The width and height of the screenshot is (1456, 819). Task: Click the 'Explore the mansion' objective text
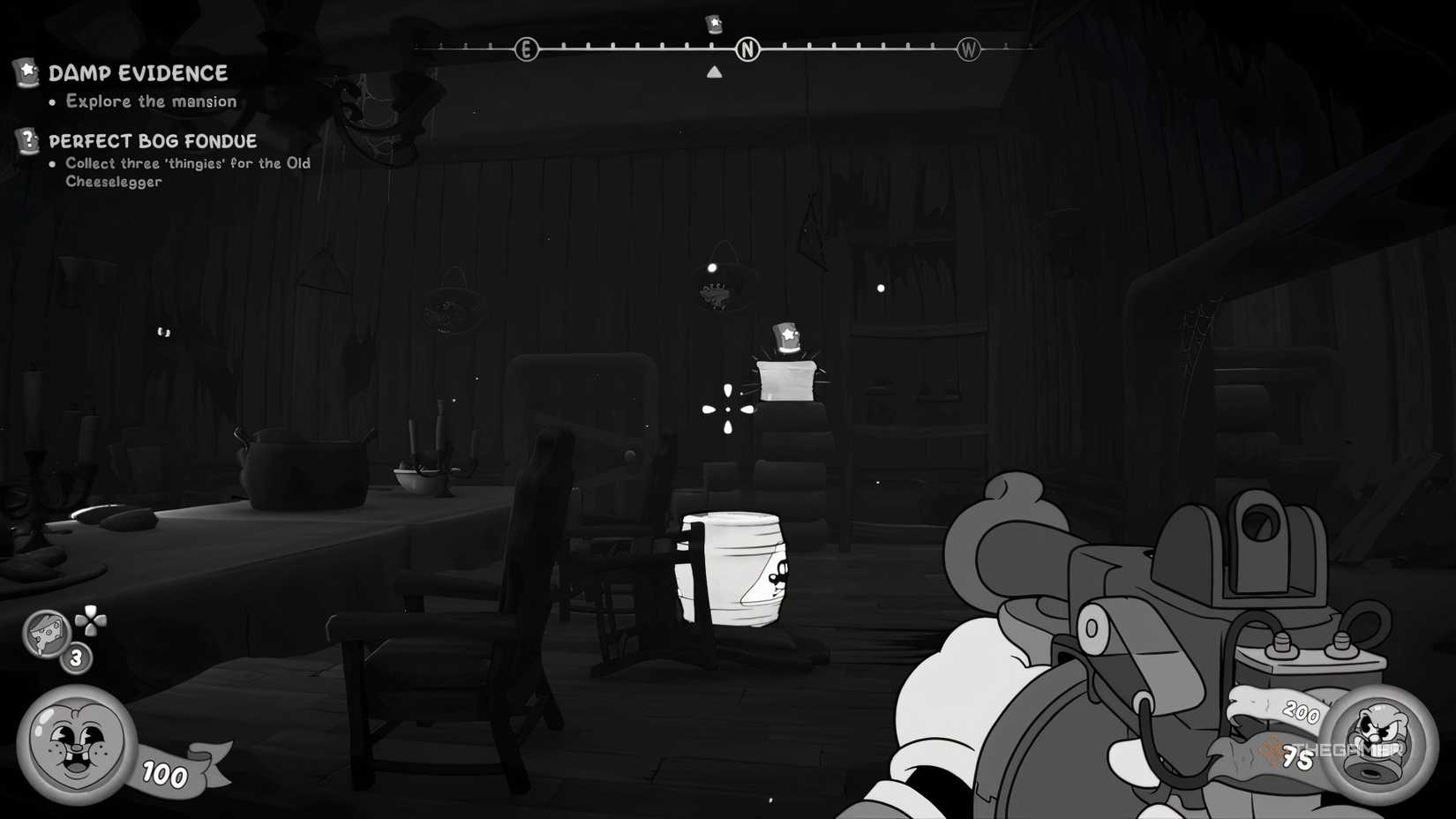click(150, 101)
